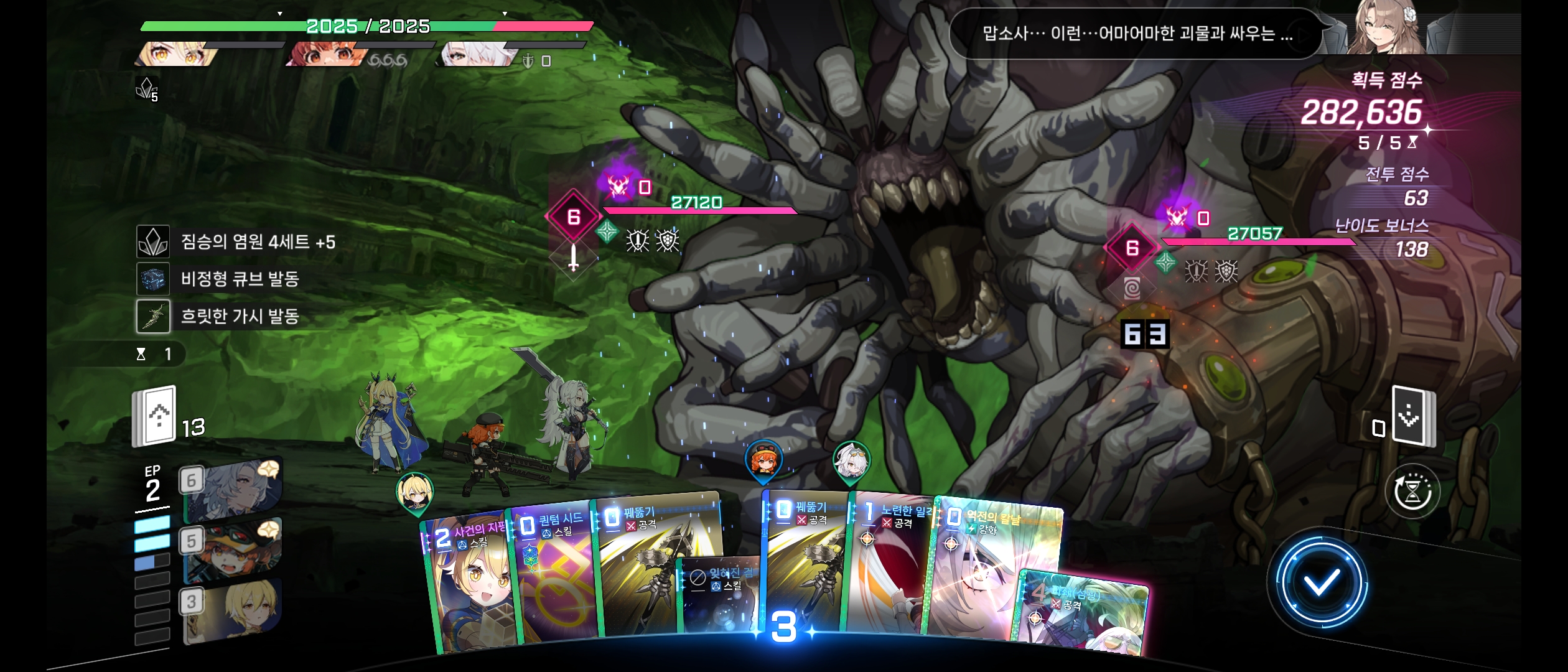Confirm end of turn with the checkmark button

1320,583
